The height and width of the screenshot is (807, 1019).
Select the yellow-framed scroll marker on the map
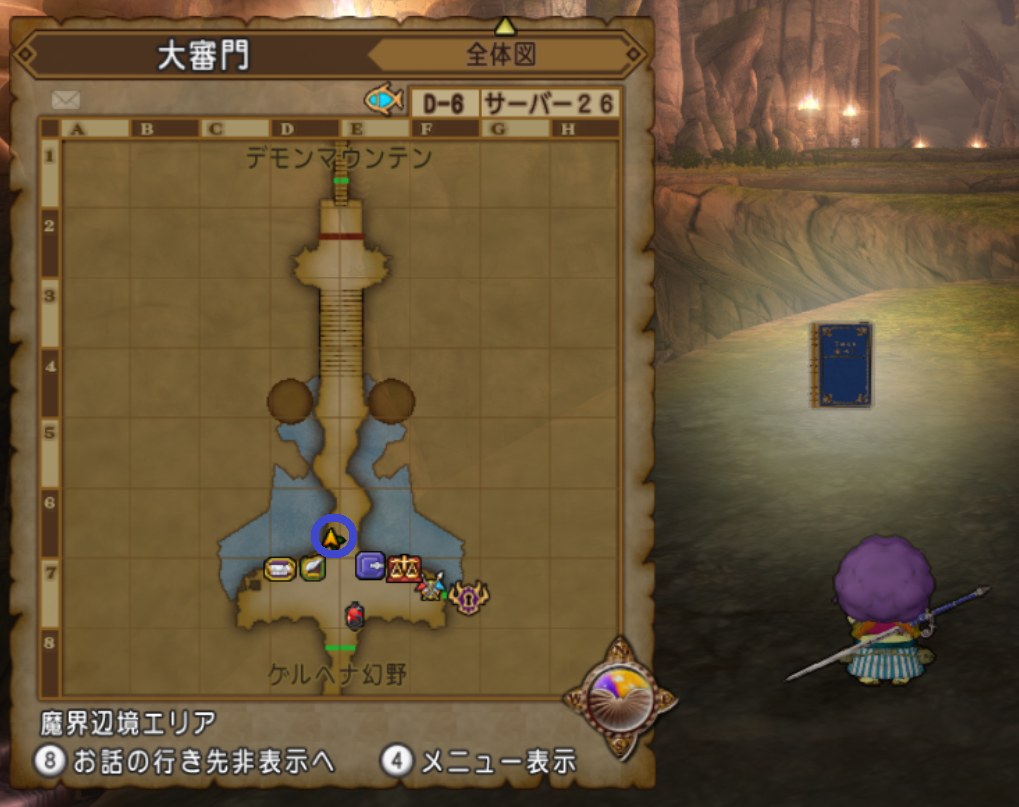tap(280, 569)
